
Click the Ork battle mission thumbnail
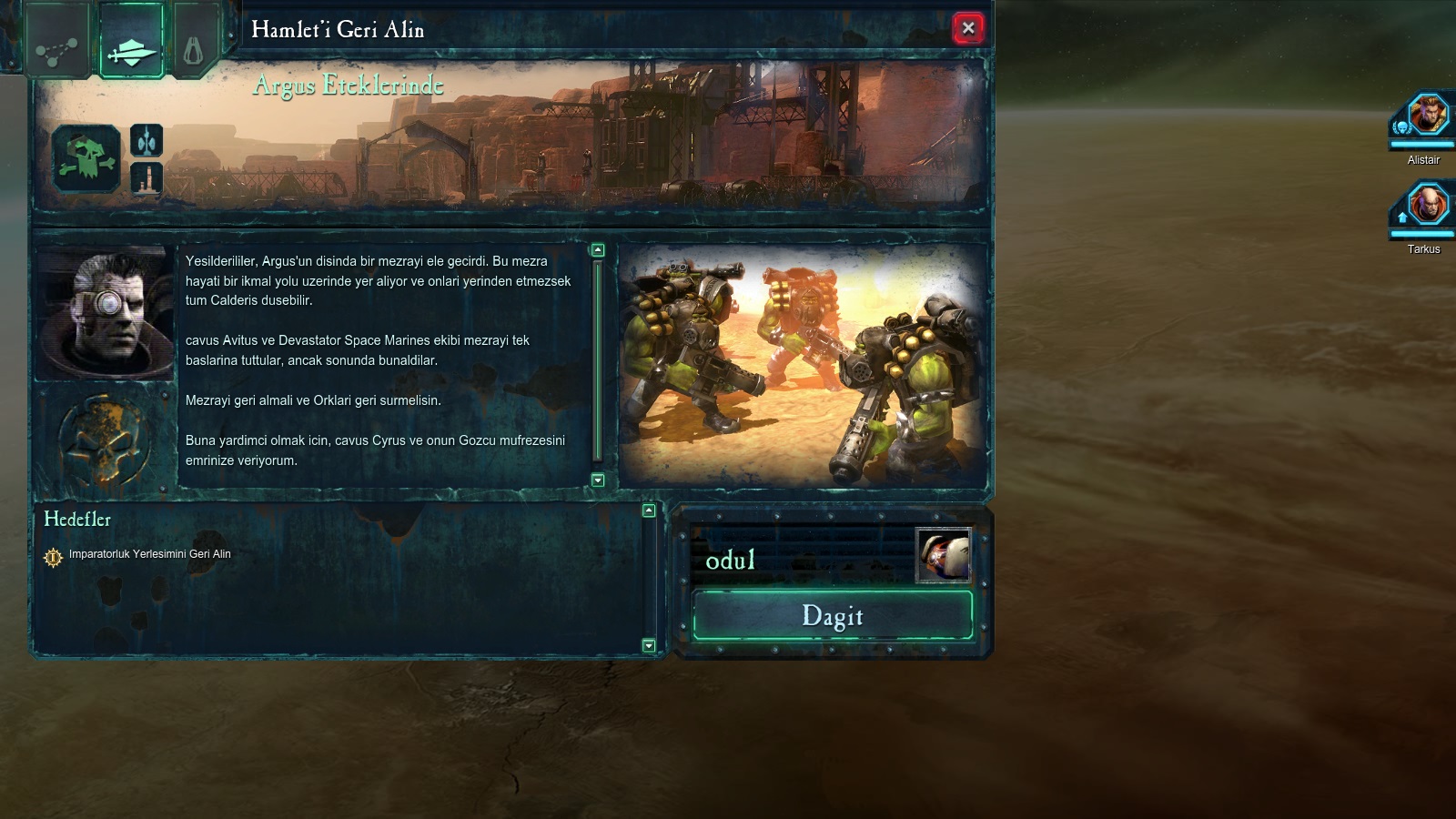pos(803,366)
